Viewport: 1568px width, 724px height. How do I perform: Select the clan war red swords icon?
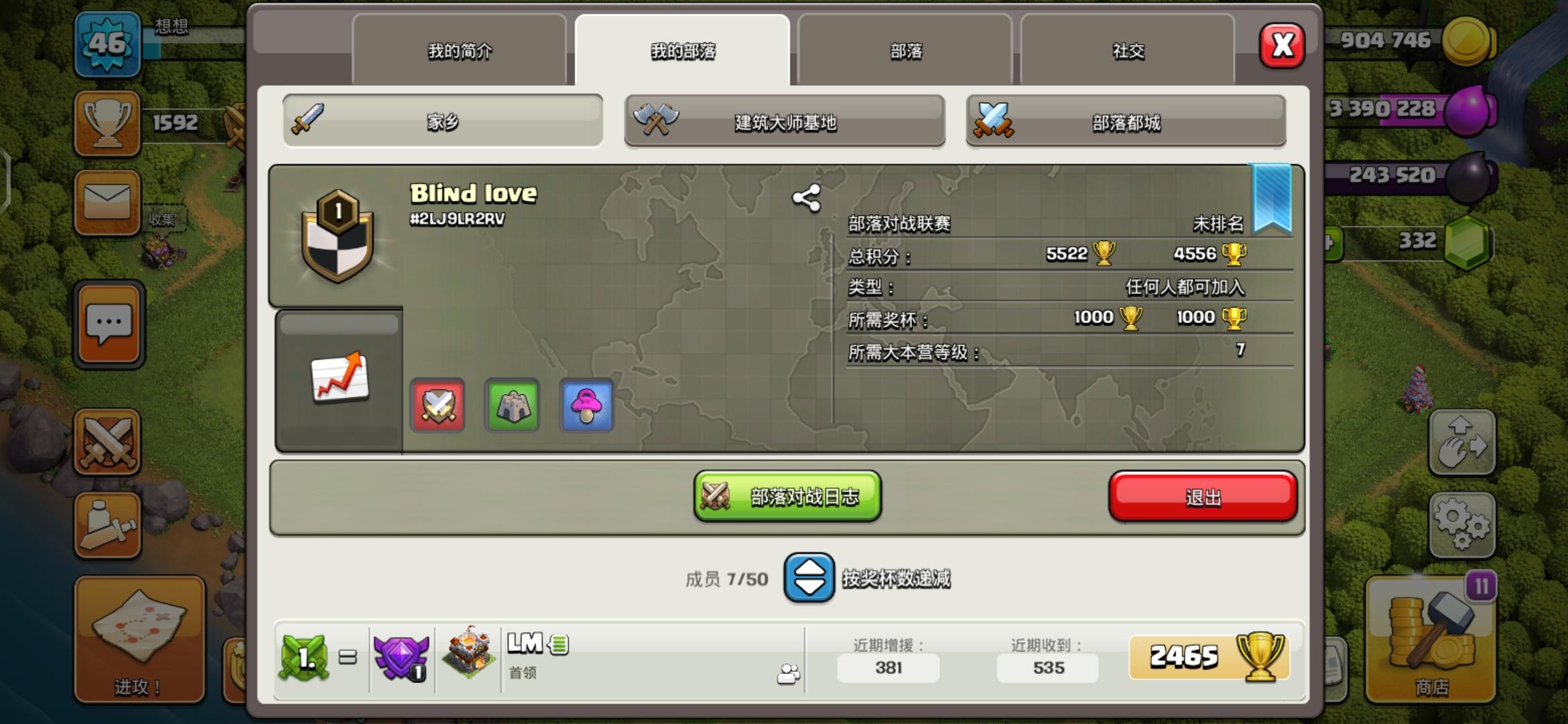click(437, 406)
